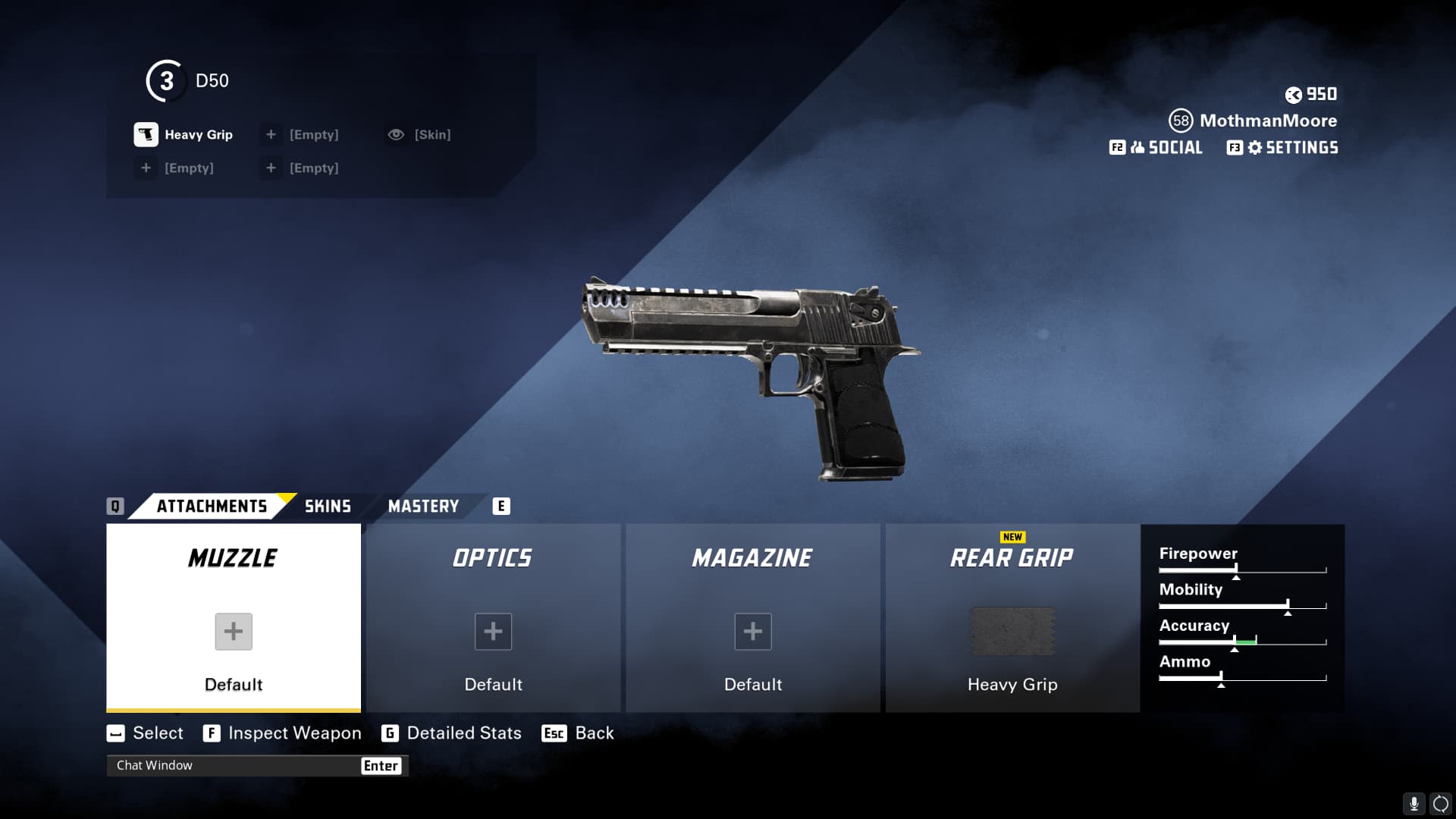Viewport: 1456px width, 819px height.
Task: Click the MothmanMoore player profile name
Action: (1267, 121)
